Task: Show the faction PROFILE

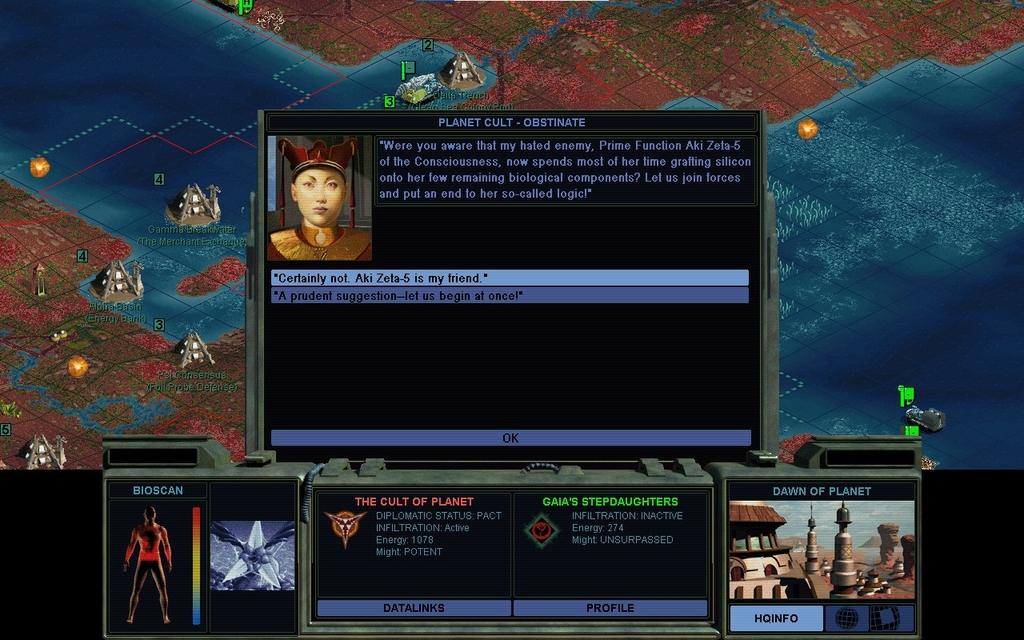Action: 610,608
